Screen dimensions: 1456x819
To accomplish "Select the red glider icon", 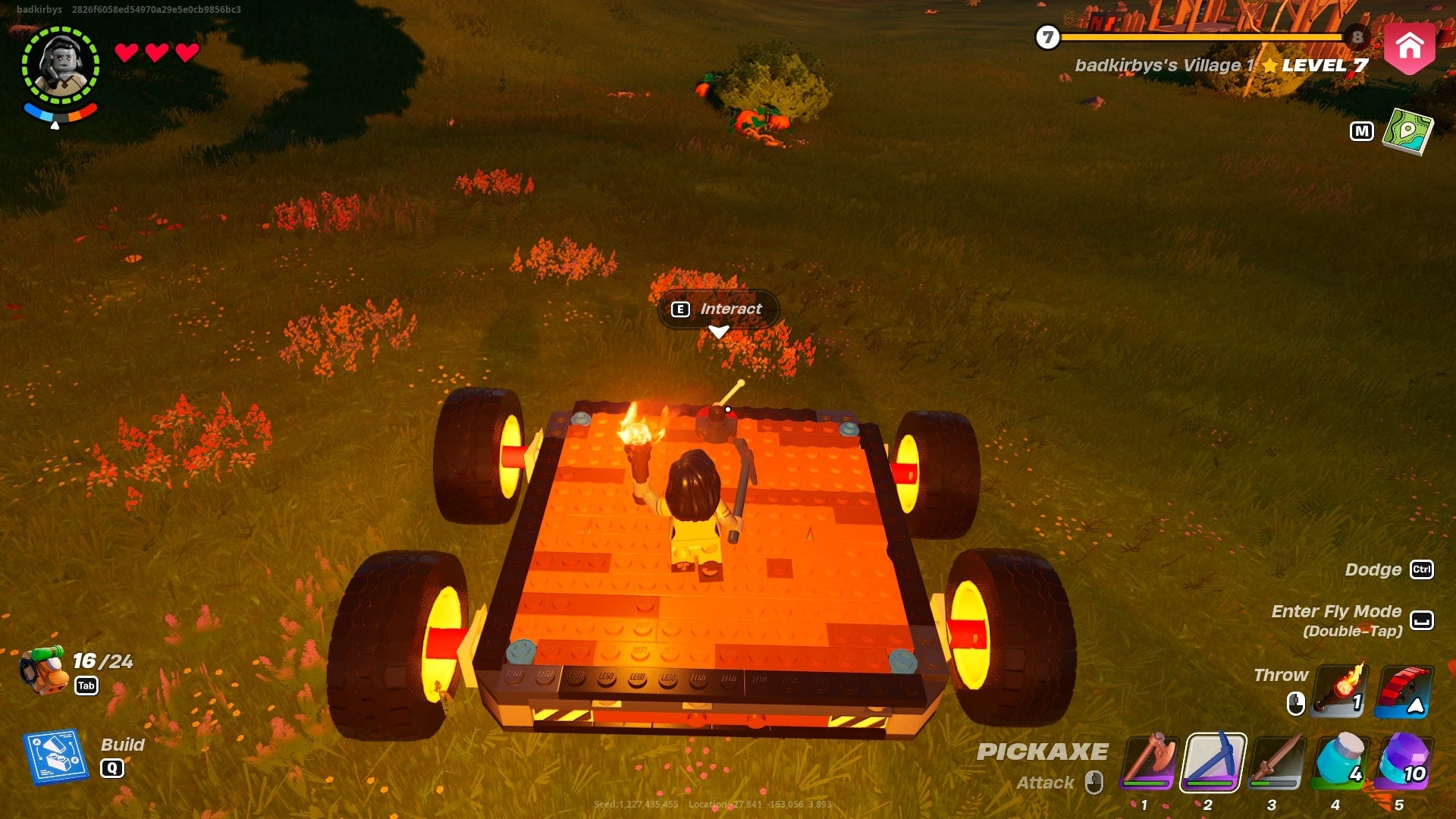I will click(x=1407, y=691).
